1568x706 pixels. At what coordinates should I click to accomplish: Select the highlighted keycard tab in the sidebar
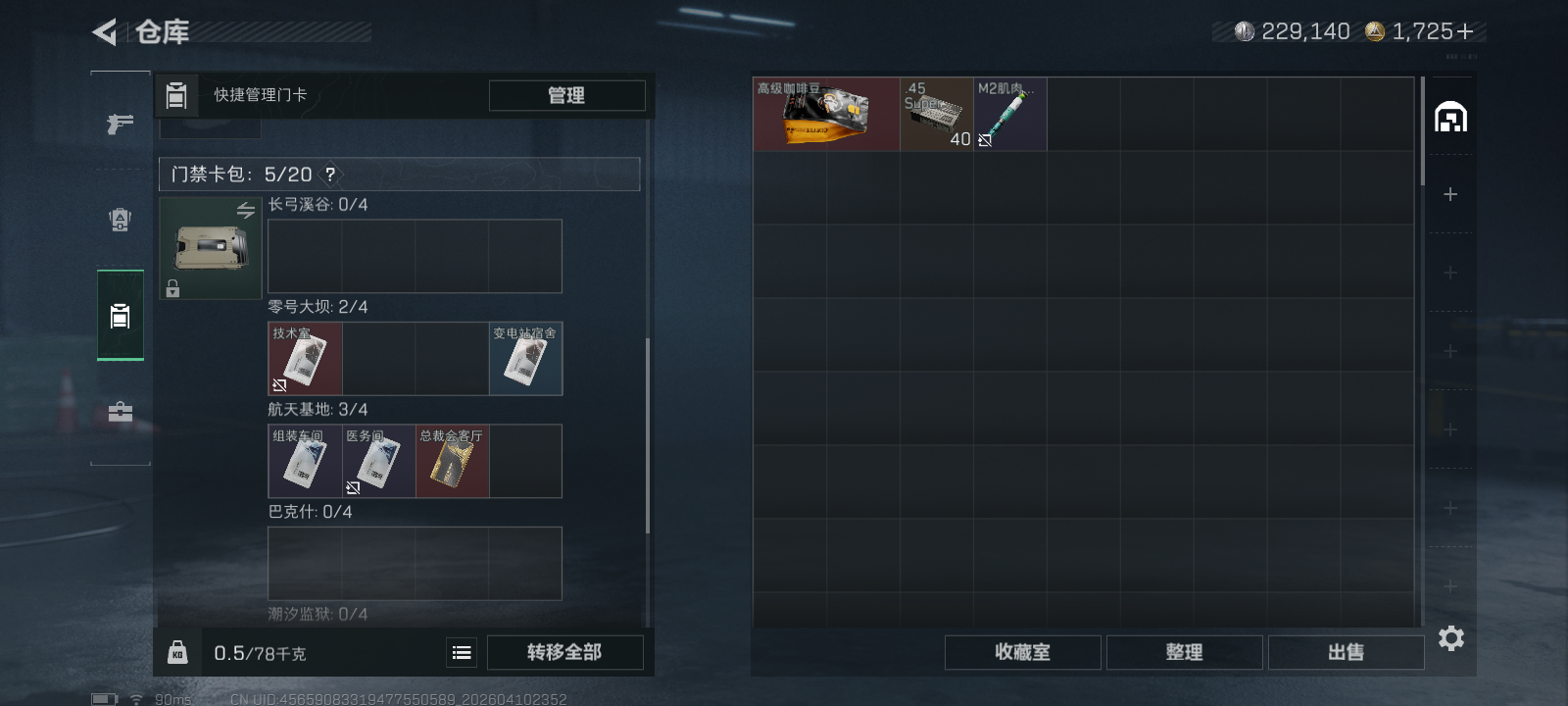(x=121, y=316)
